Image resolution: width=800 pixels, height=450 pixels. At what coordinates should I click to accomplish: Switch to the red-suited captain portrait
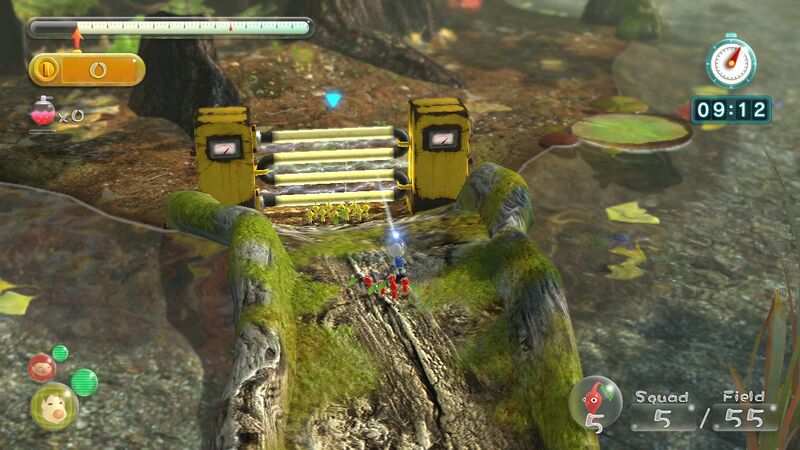click(x=42, y=367)
